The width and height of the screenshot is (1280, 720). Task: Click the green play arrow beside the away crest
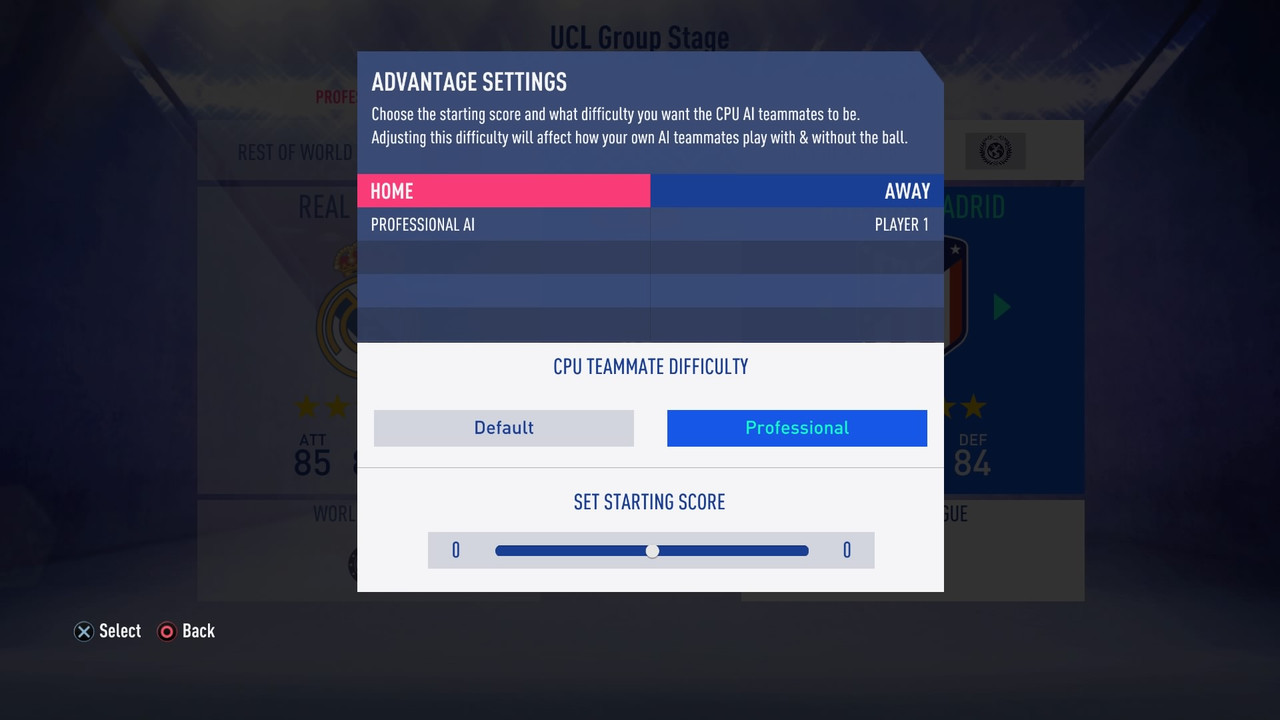(999, 308)
